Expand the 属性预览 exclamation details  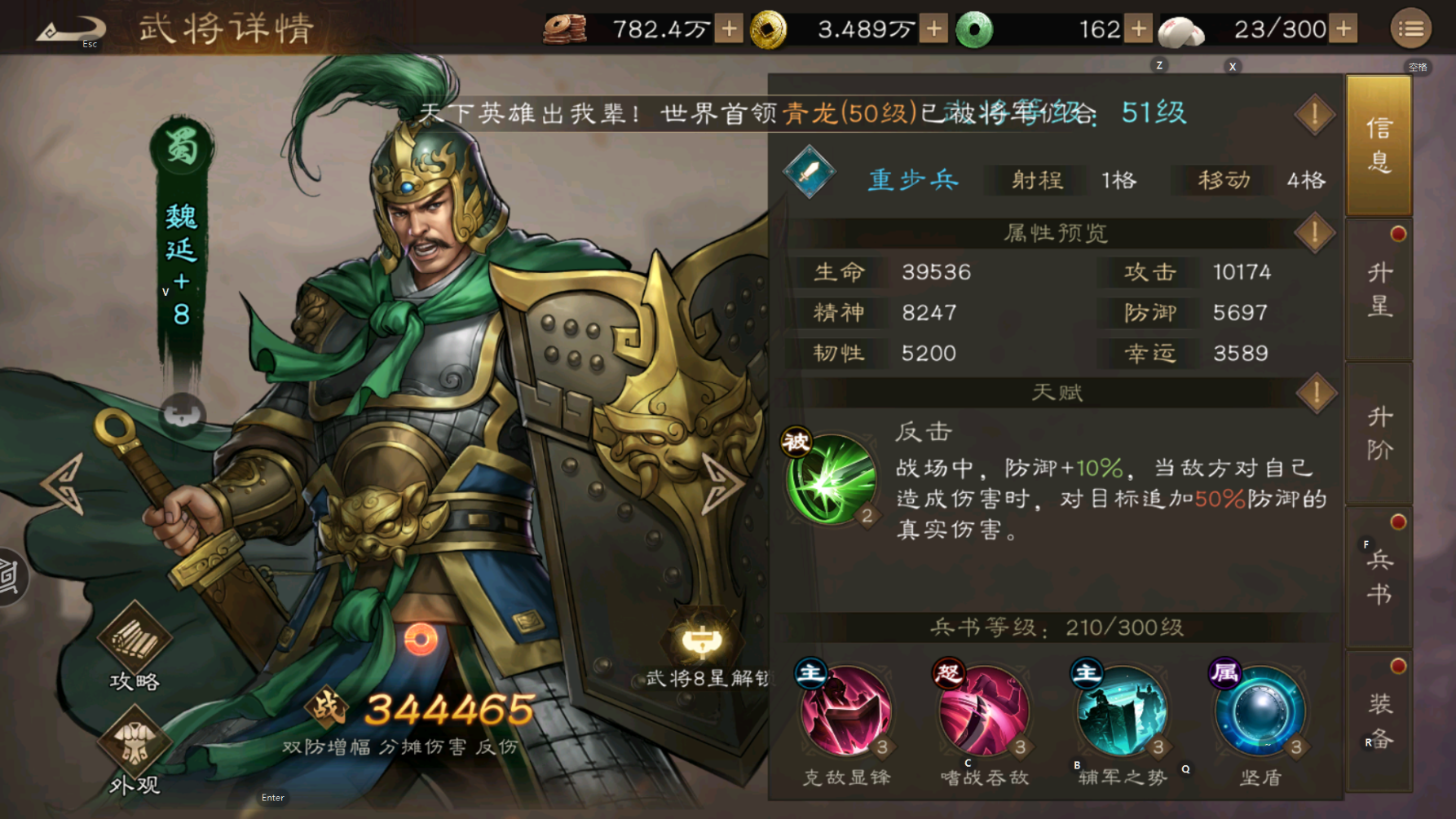tap(1313, 235)
